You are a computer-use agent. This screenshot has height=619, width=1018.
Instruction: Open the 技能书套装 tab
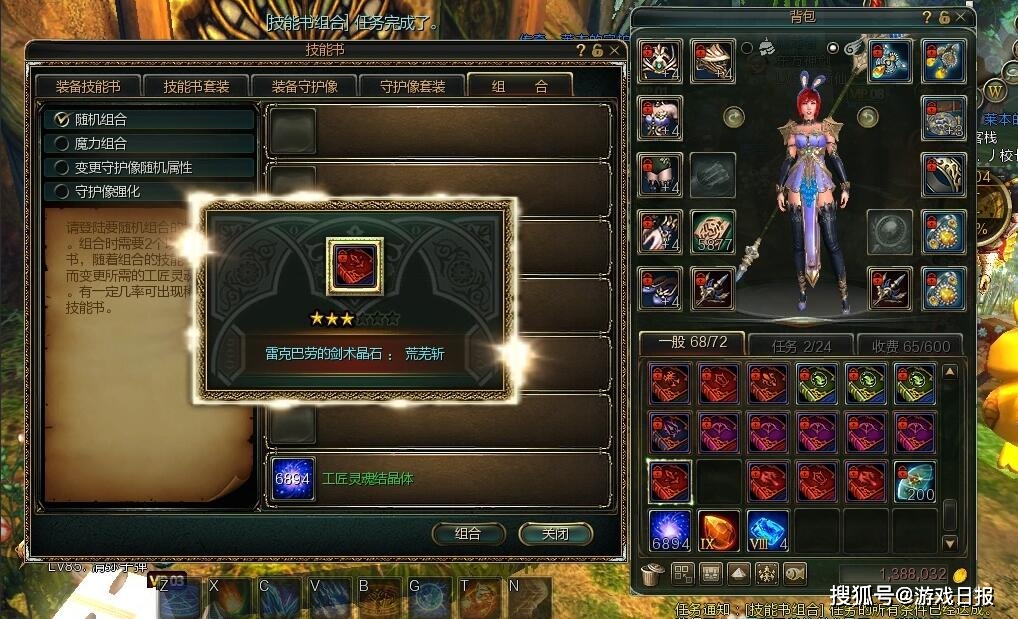point(196,87)
